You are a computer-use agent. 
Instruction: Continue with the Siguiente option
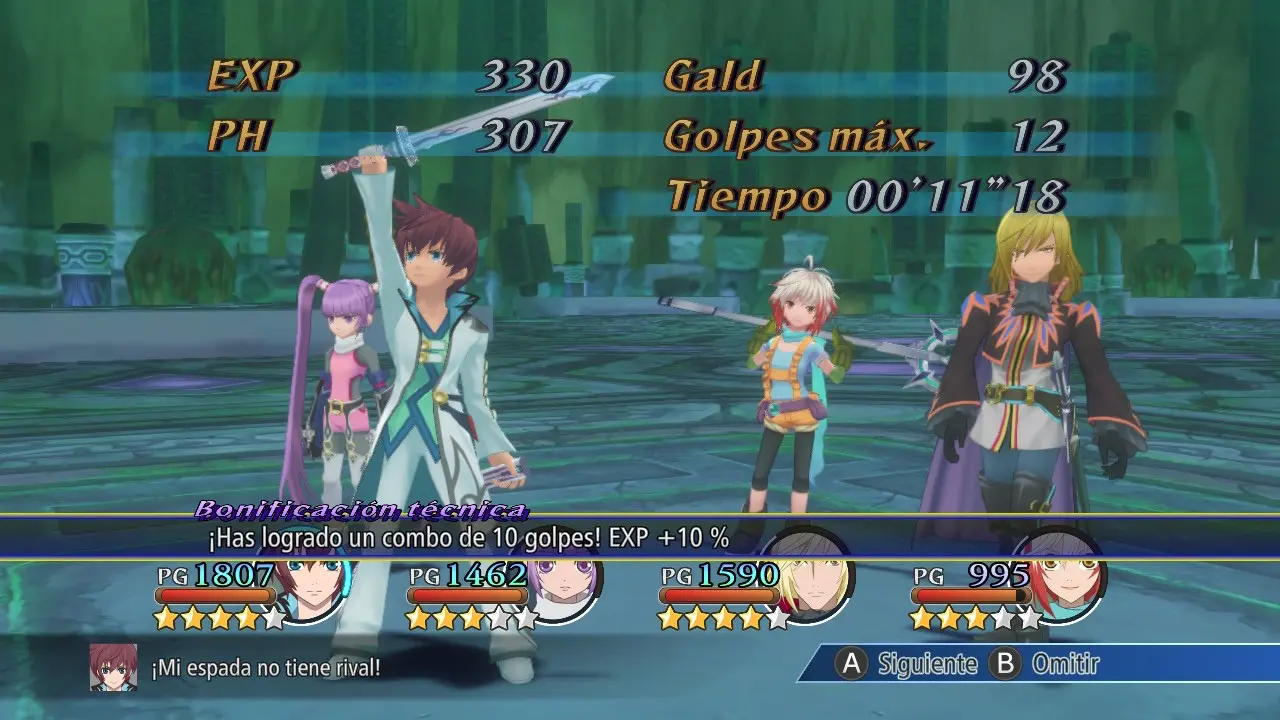point(908,663)
